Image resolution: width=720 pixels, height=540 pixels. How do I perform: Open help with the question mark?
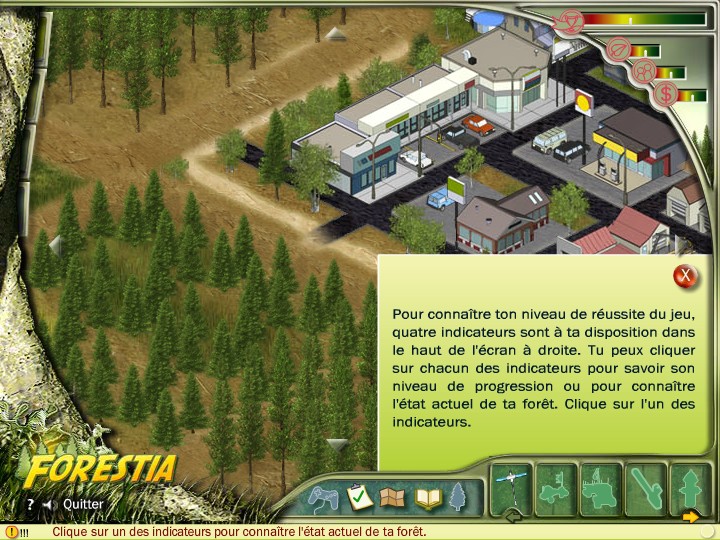30,505
